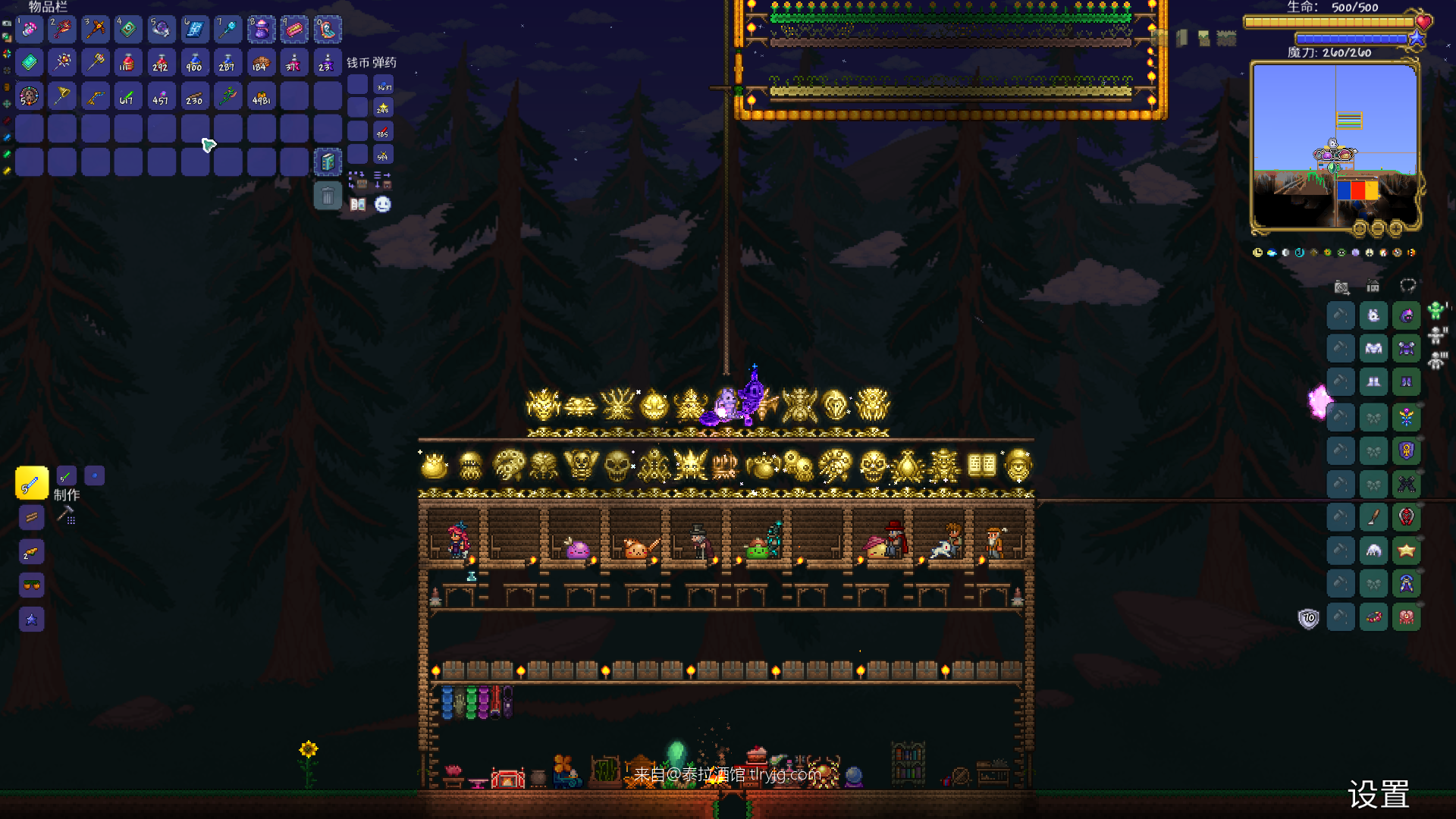Select the Ankh Shield accessory slot

pos(1406,451)
